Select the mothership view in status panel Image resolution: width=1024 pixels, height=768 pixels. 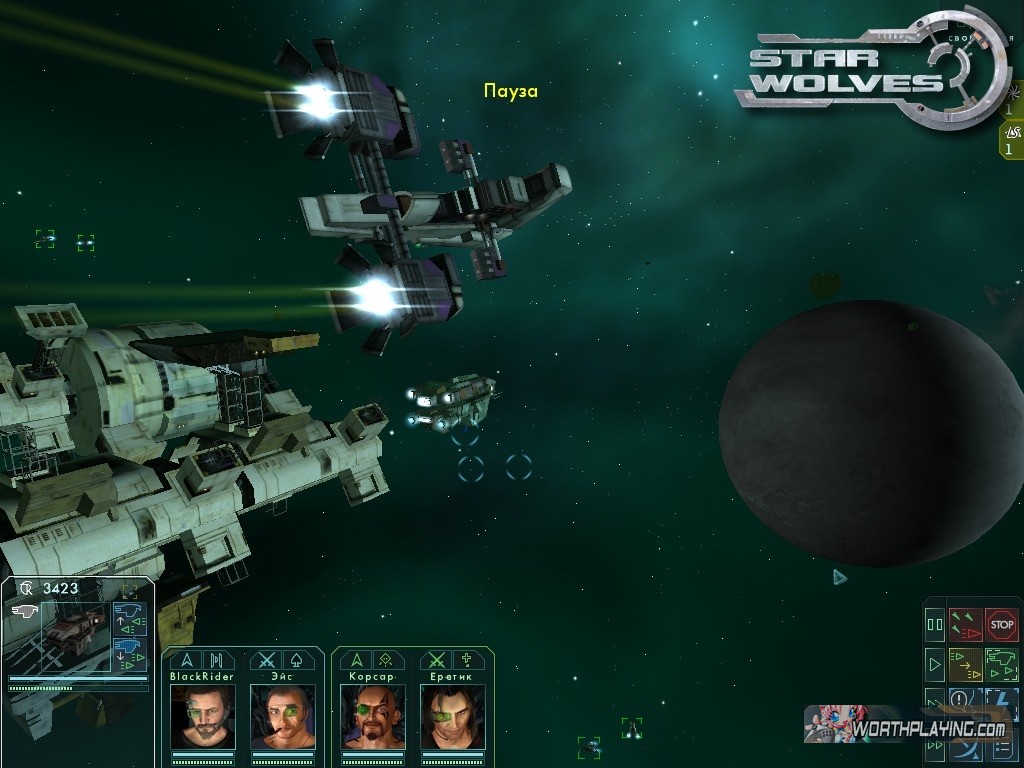point(76,630)
